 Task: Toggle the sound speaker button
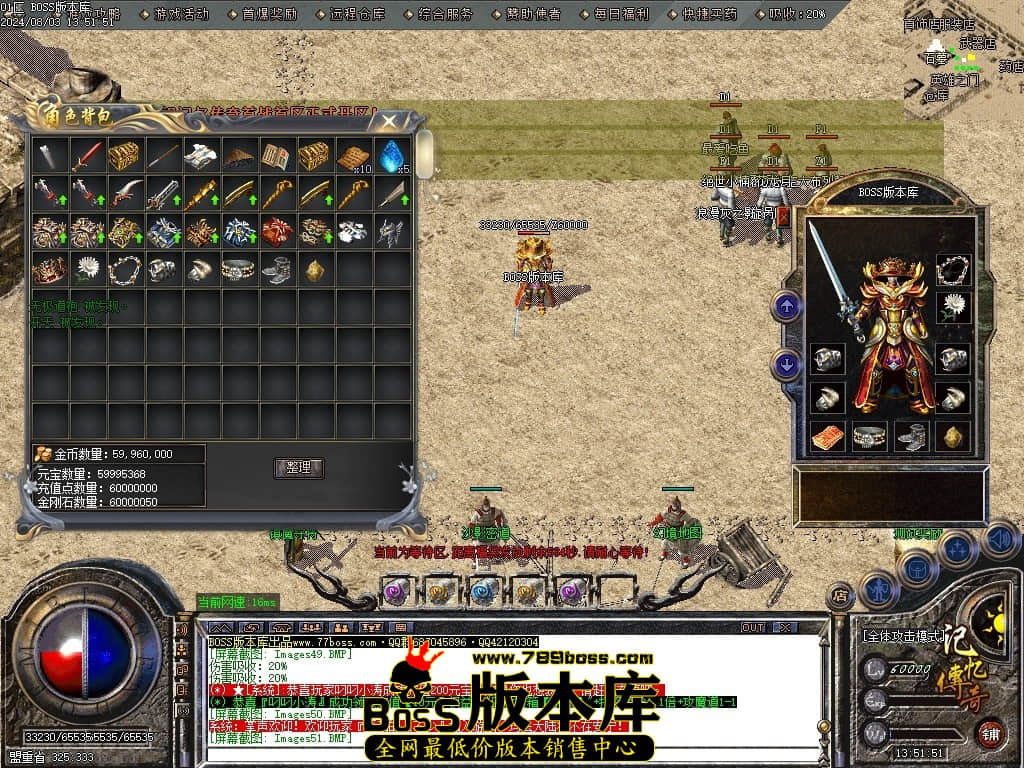coord(998,541)
